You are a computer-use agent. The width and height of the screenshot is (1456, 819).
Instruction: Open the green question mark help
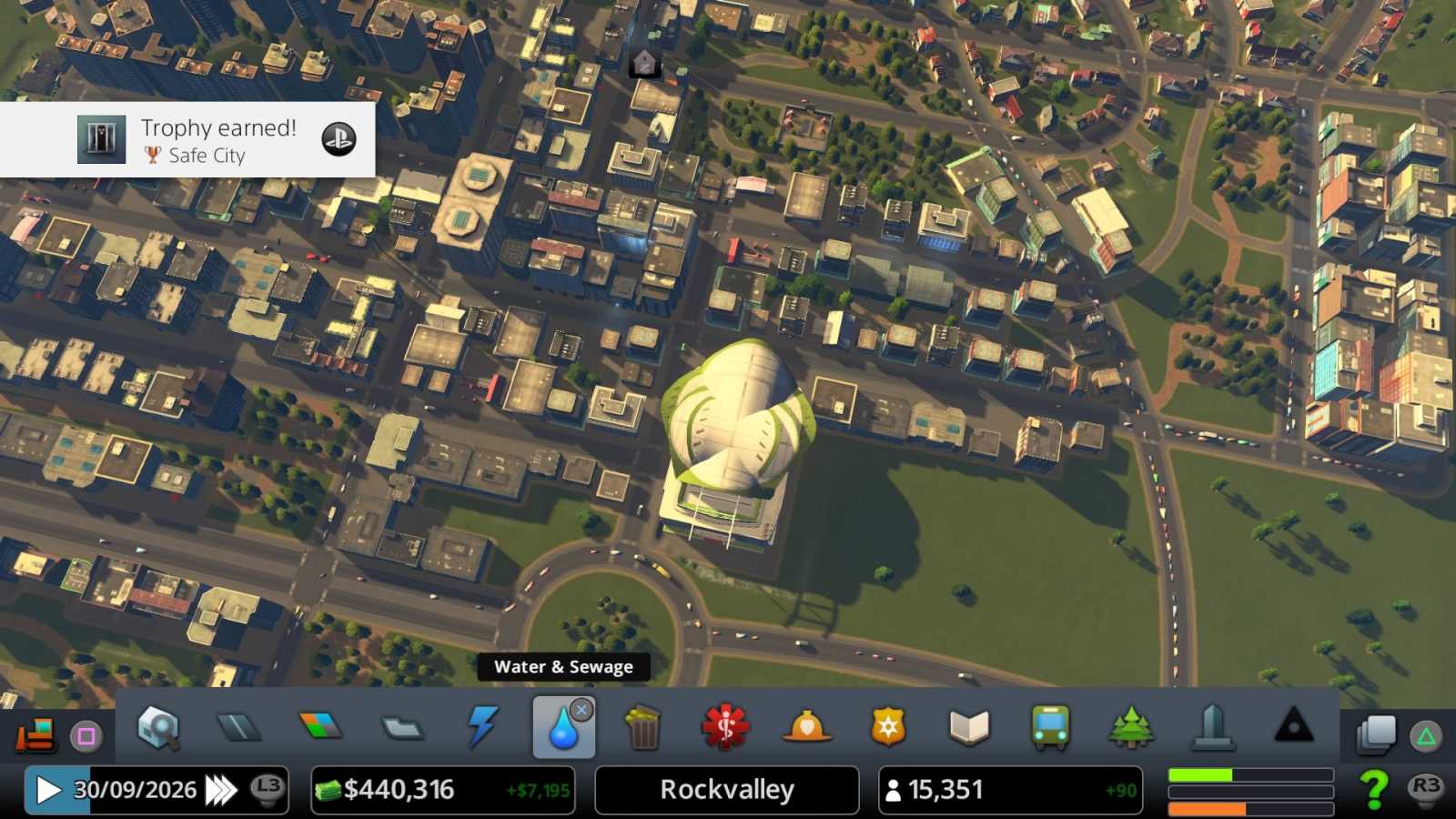click(1374, 790)
